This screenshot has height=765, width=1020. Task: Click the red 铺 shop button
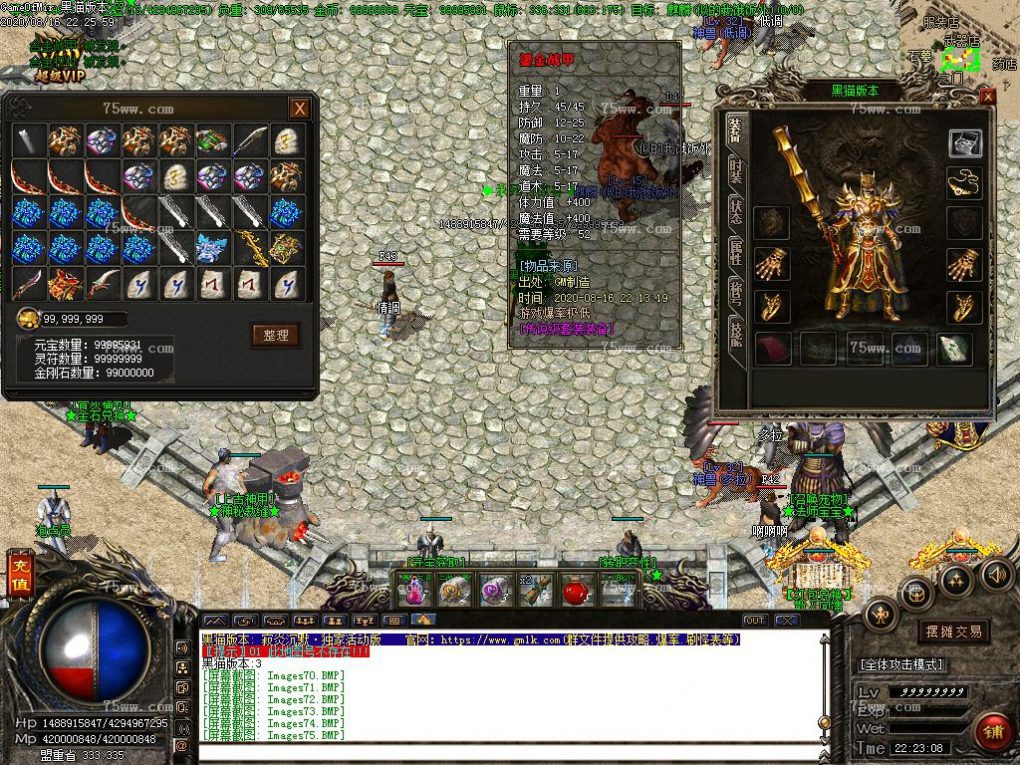pos(990,730)
